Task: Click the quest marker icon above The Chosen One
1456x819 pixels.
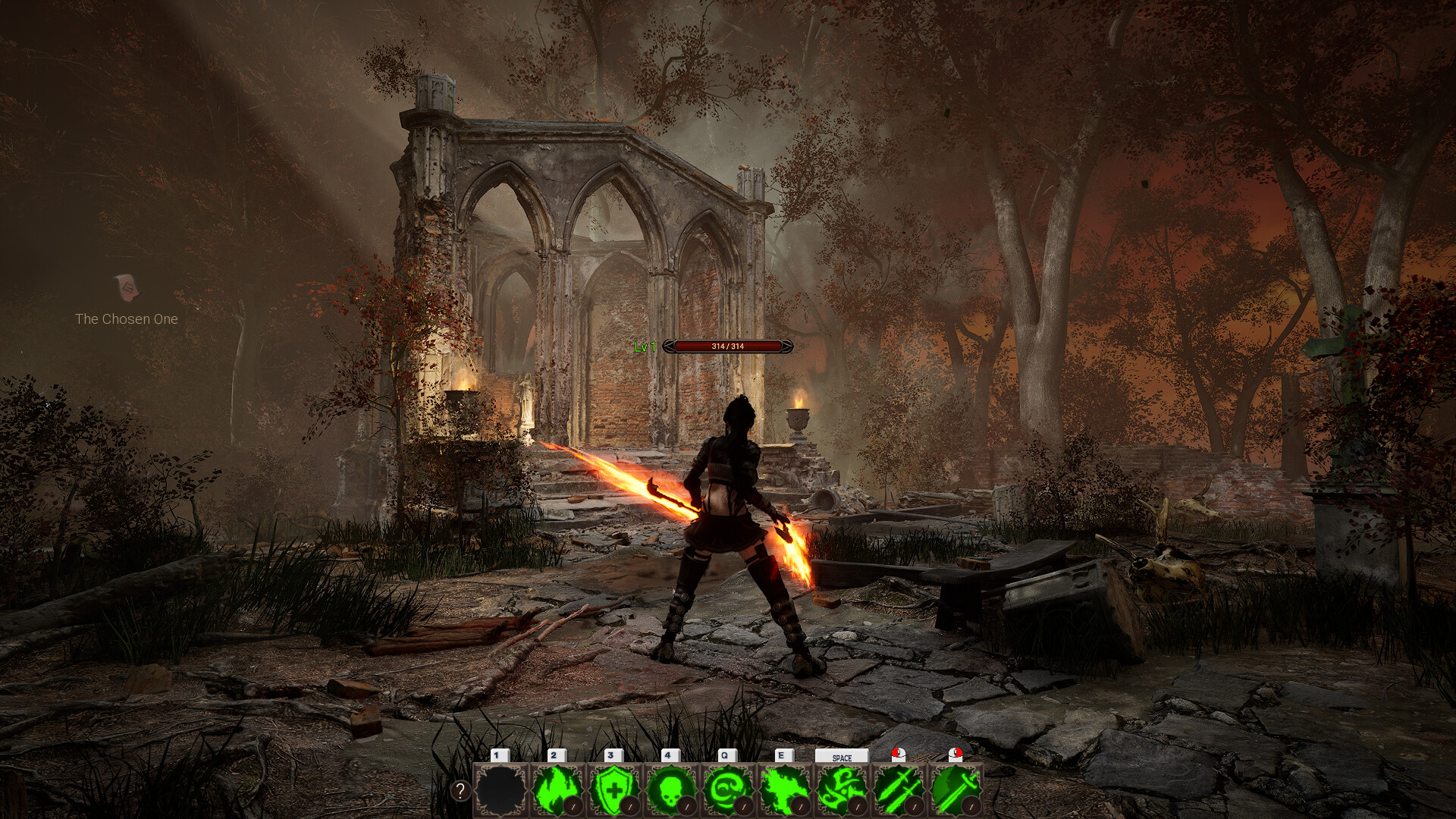Action: click(130, 288)
